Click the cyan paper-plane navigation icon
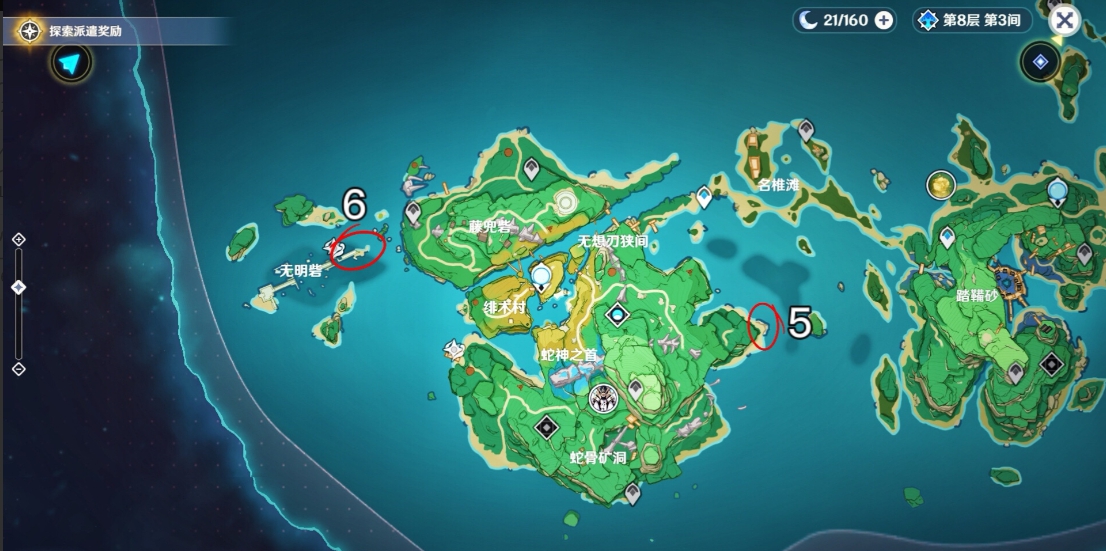This screenshot has width=1106, height=551. pos(69,64)
